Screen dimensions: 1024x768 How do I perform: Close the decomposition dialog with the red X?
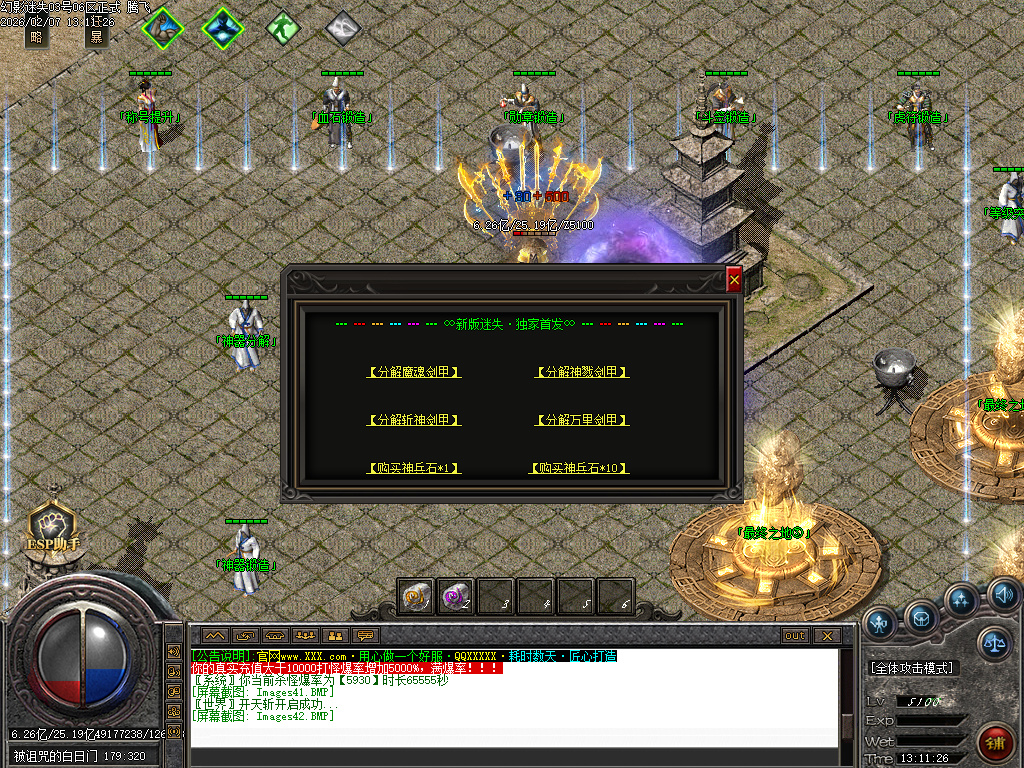coord(734,281)
